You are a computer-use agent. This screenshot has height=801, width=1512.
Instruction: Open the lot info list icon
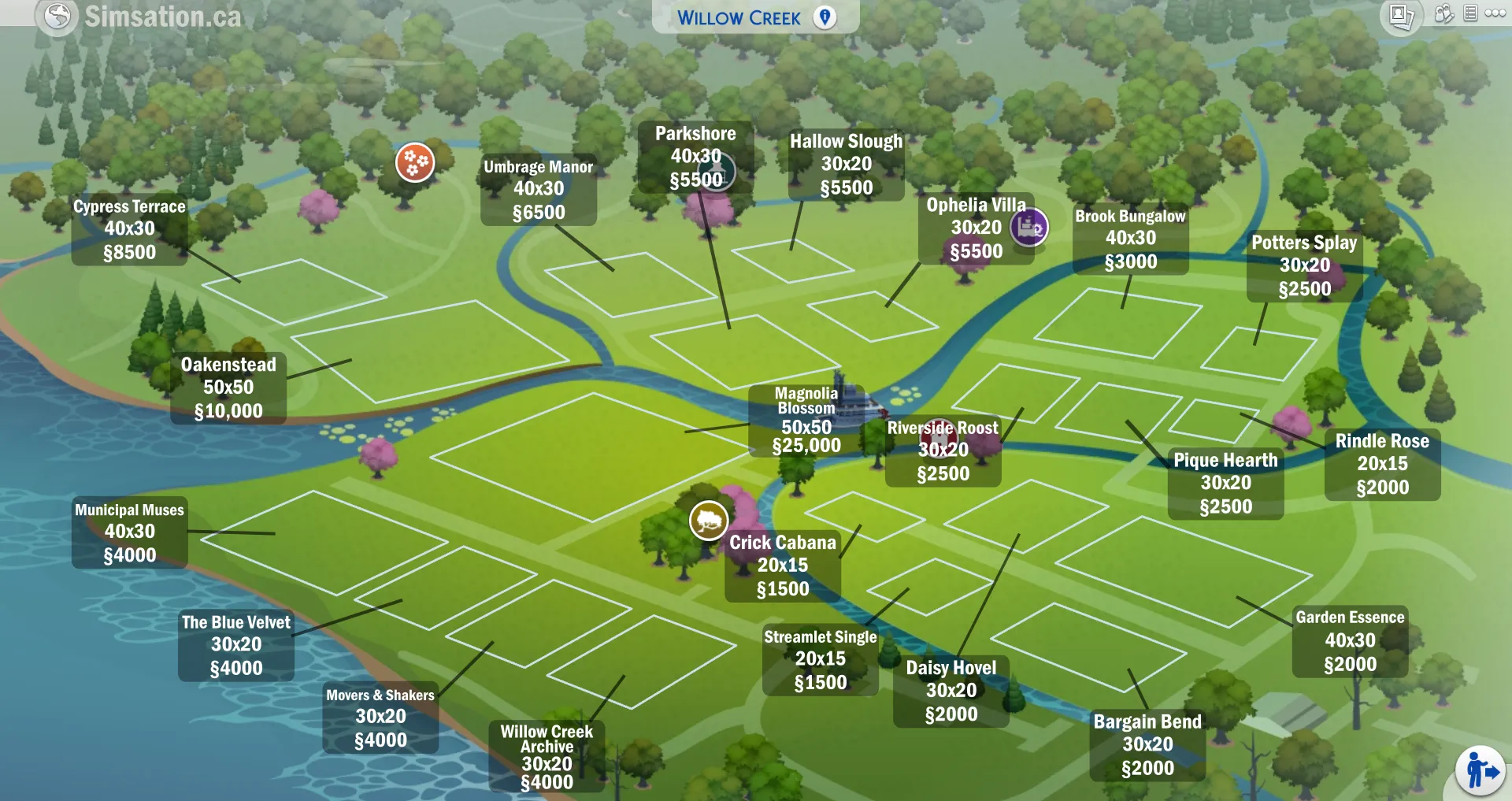point(1470,13)
